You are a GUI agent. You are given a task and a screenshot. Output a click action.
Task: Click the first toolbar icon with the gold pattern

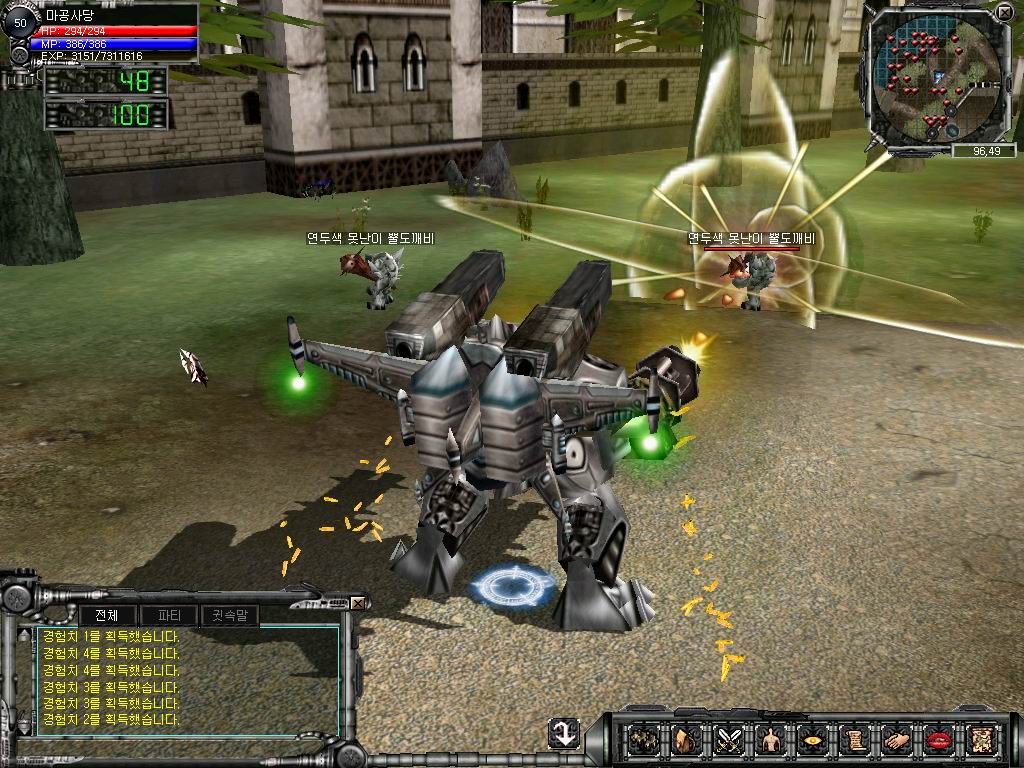(643, 741)
